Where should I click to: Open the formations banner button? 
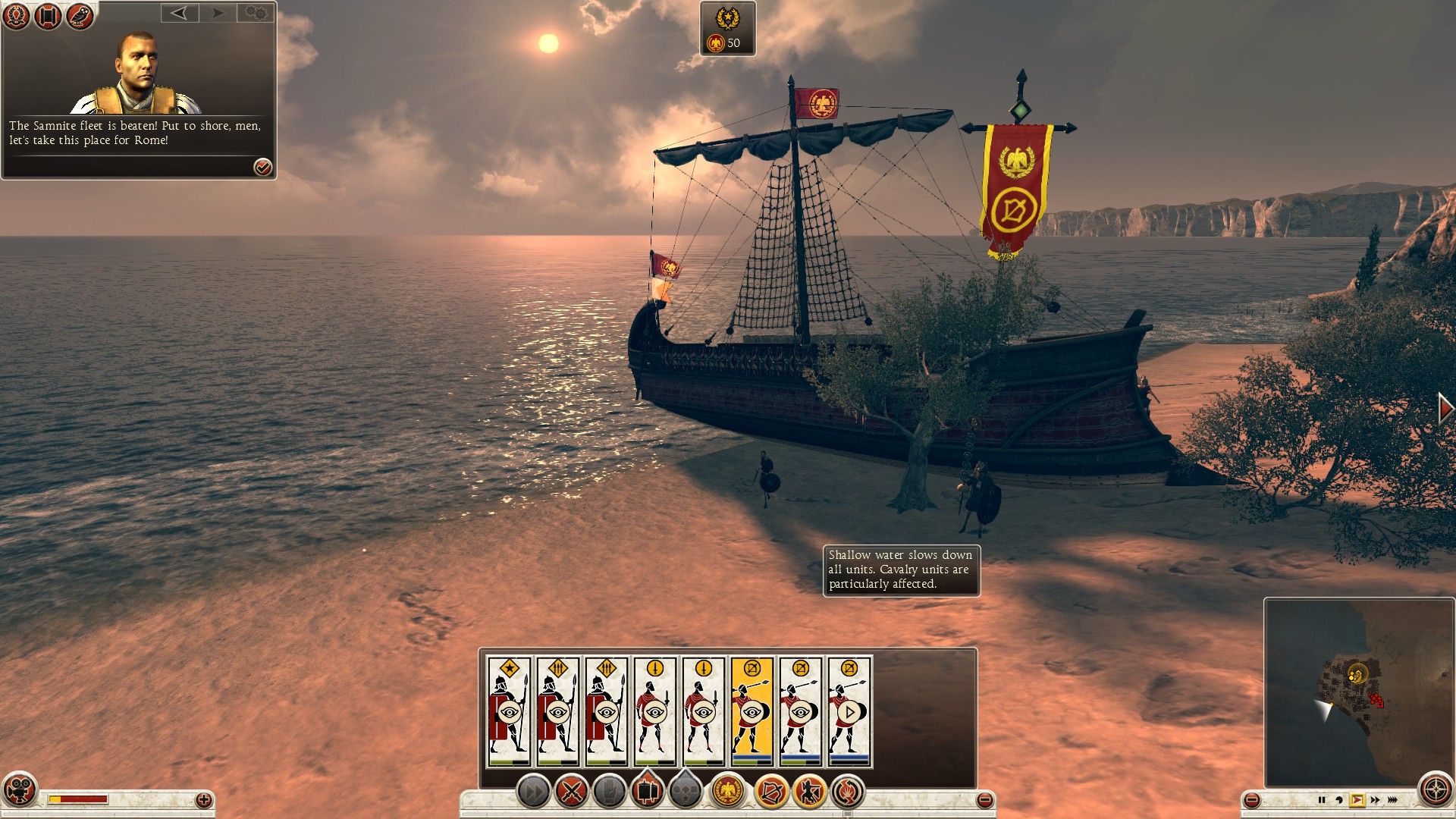[647, 792]
